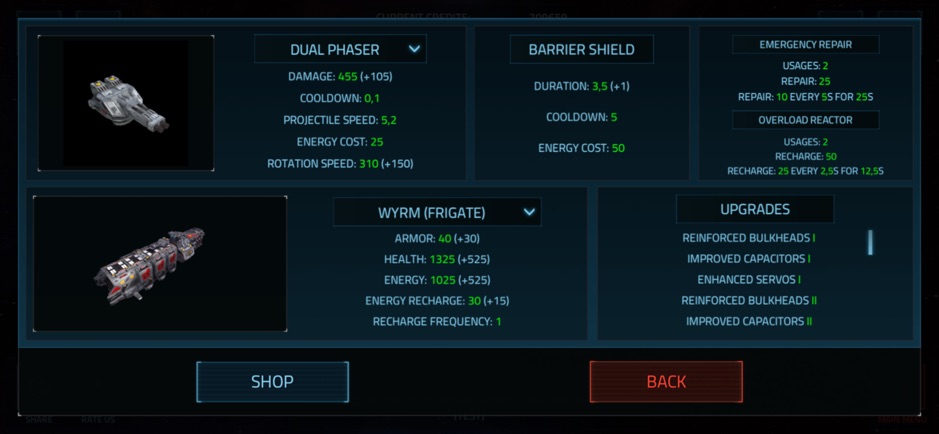Image resolution: width=939 pixels, height=434 pixels.
Task: Select Reinforced Bulkheads I upgrade
Action: tap(748, 238)
